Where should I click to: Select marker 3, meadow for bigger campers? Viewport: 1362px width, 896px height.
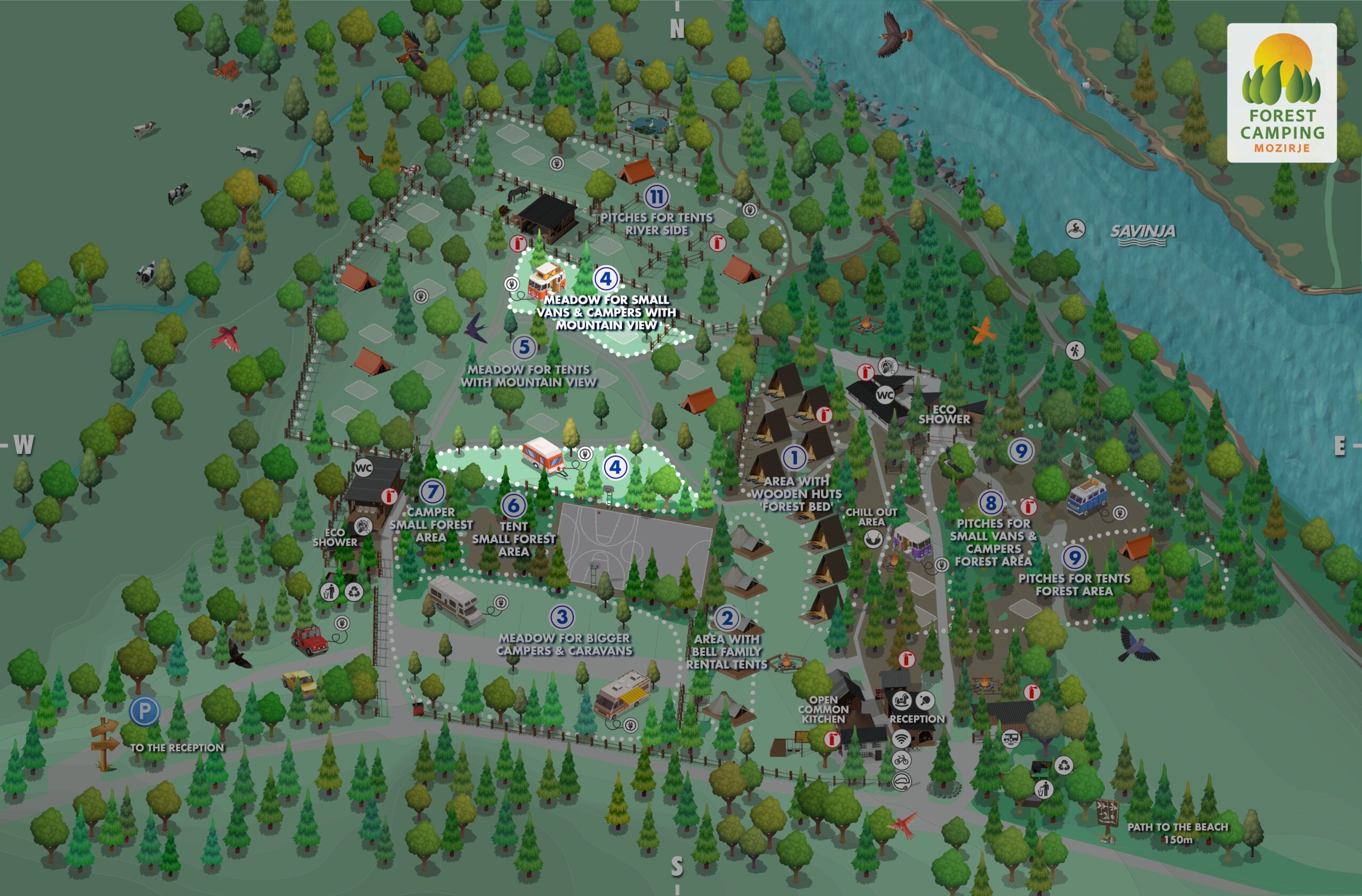click(562, 617)
